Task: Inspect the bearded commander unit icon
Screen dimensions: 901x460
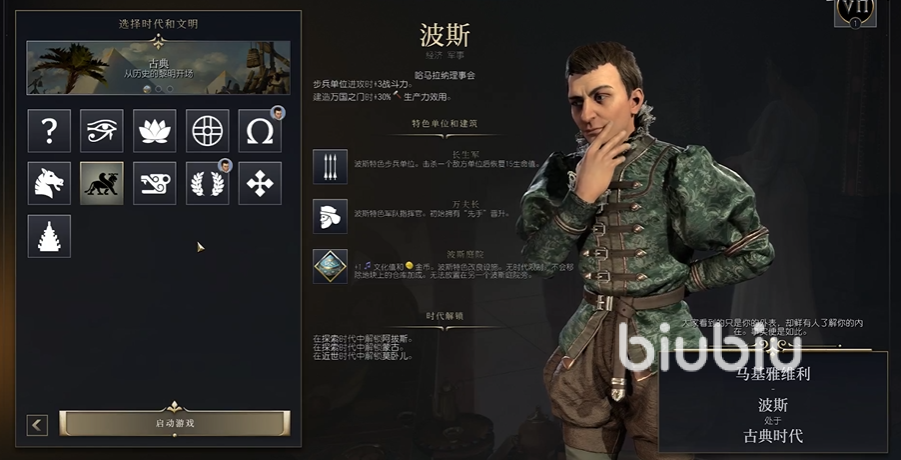Action: click(x=330, y=216)
